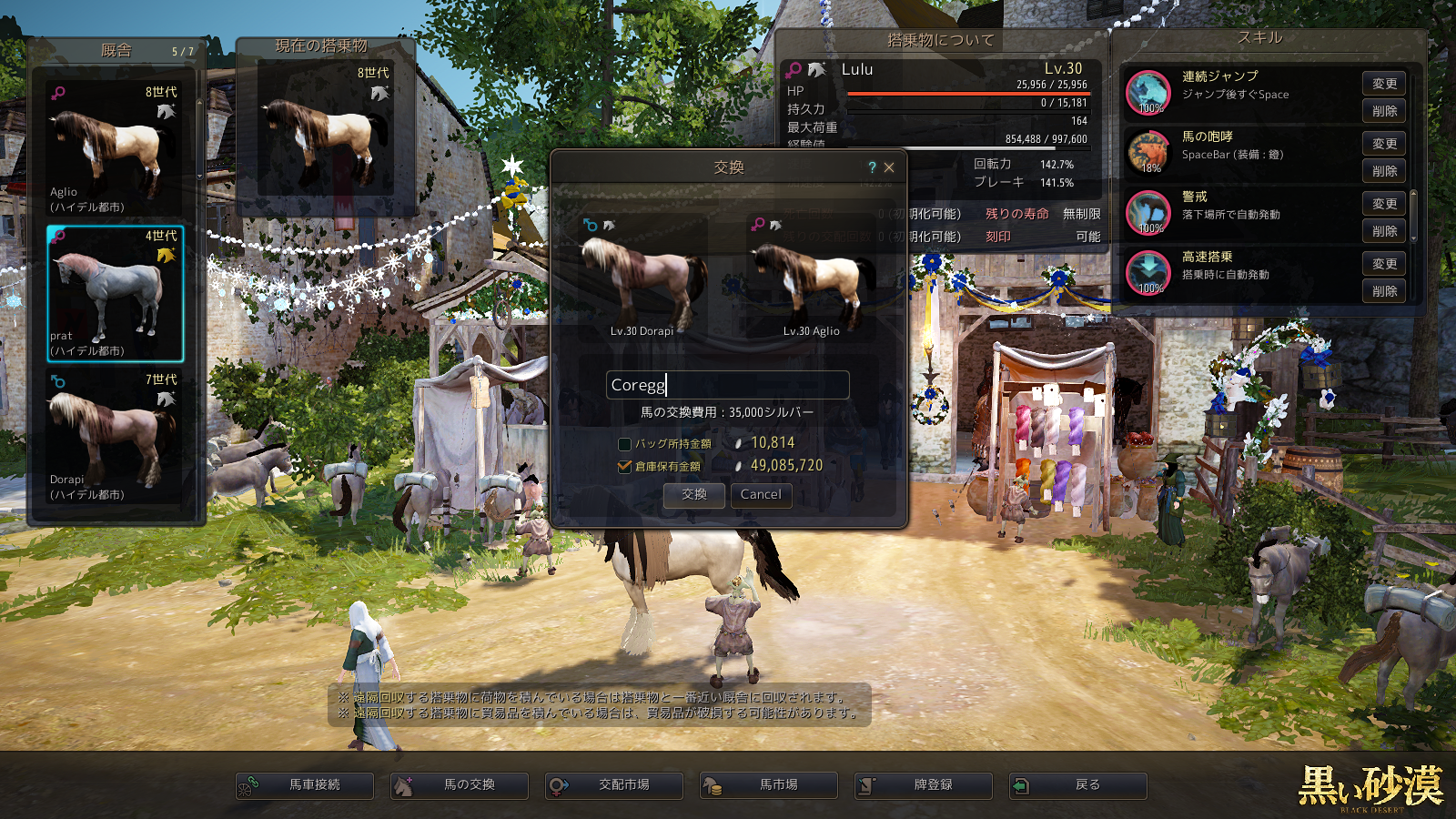The width and height of the screenshot is (1456, 819).
Task: Go back with the 戻る button
Action: pyautogui.click(x=1078, y=785)
